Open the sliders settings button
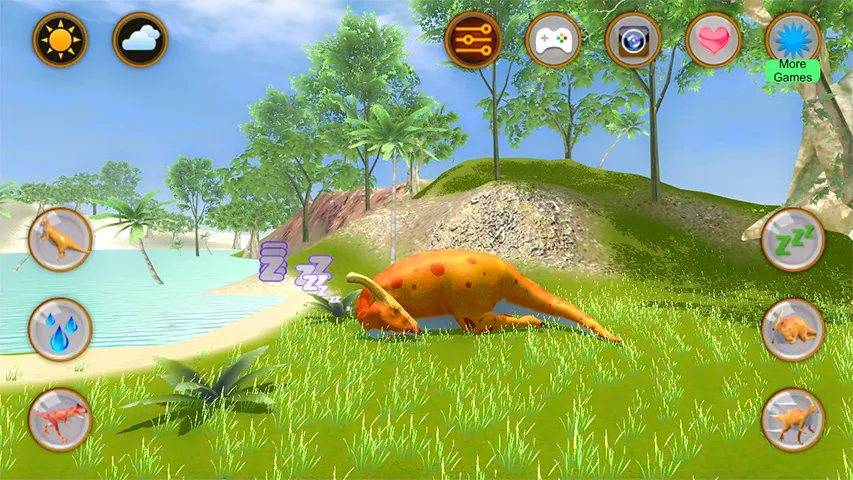This screenshot has width=853, height=480. click(x=473, y=40)
